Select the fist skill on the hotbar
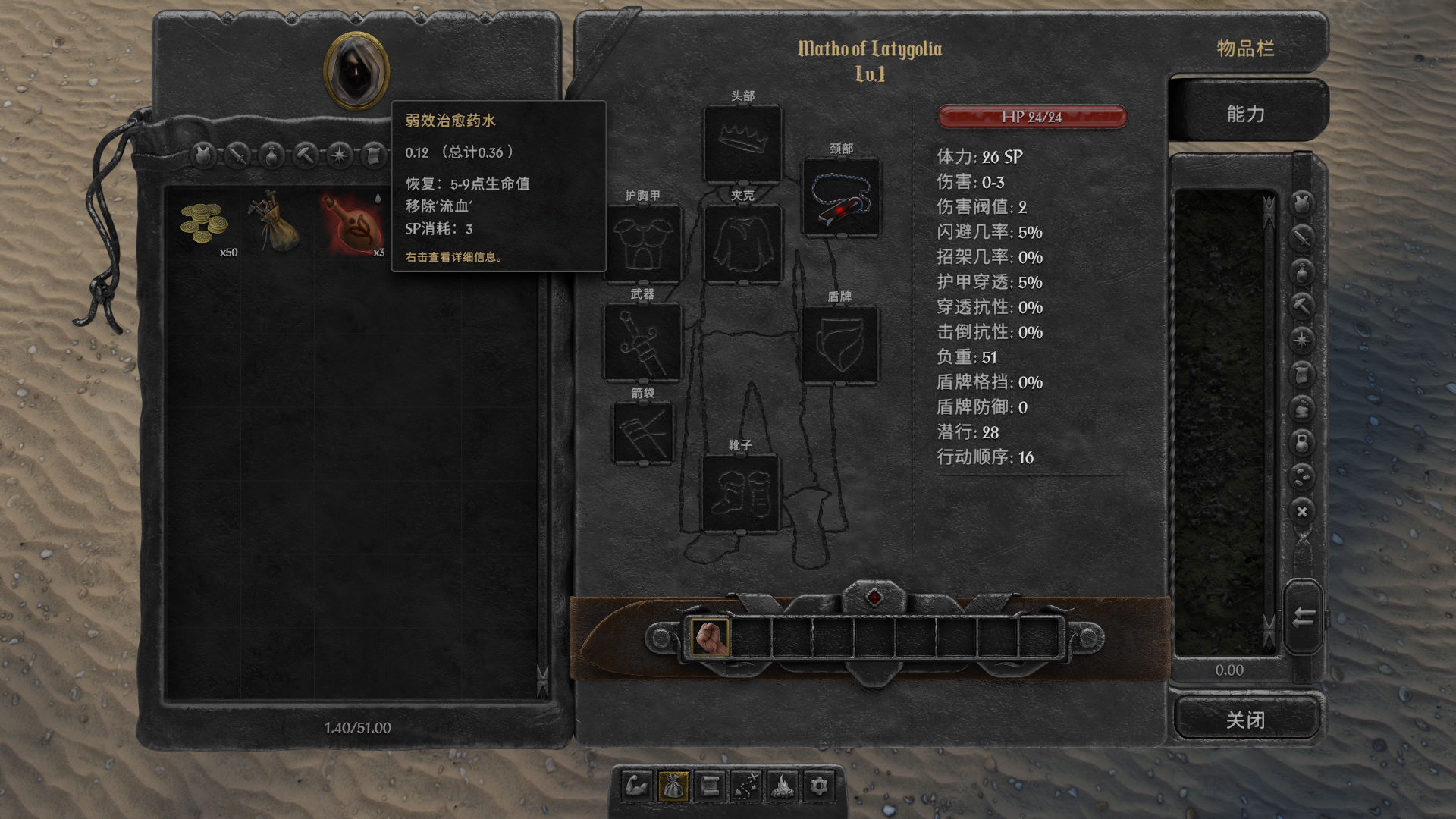Viewport: 1456px width, 819px height. (x=710, y=637)
